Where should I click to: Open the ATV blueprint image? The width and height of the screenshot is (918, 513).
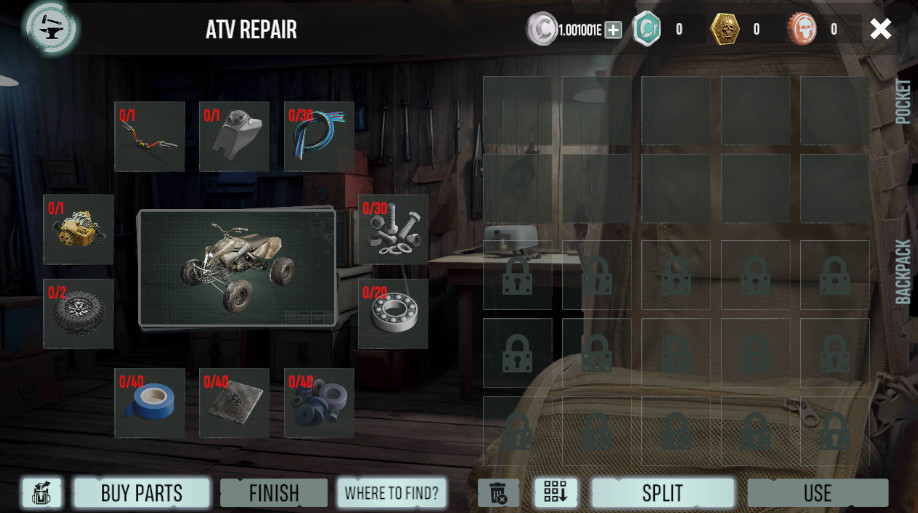tap(237, 267)
